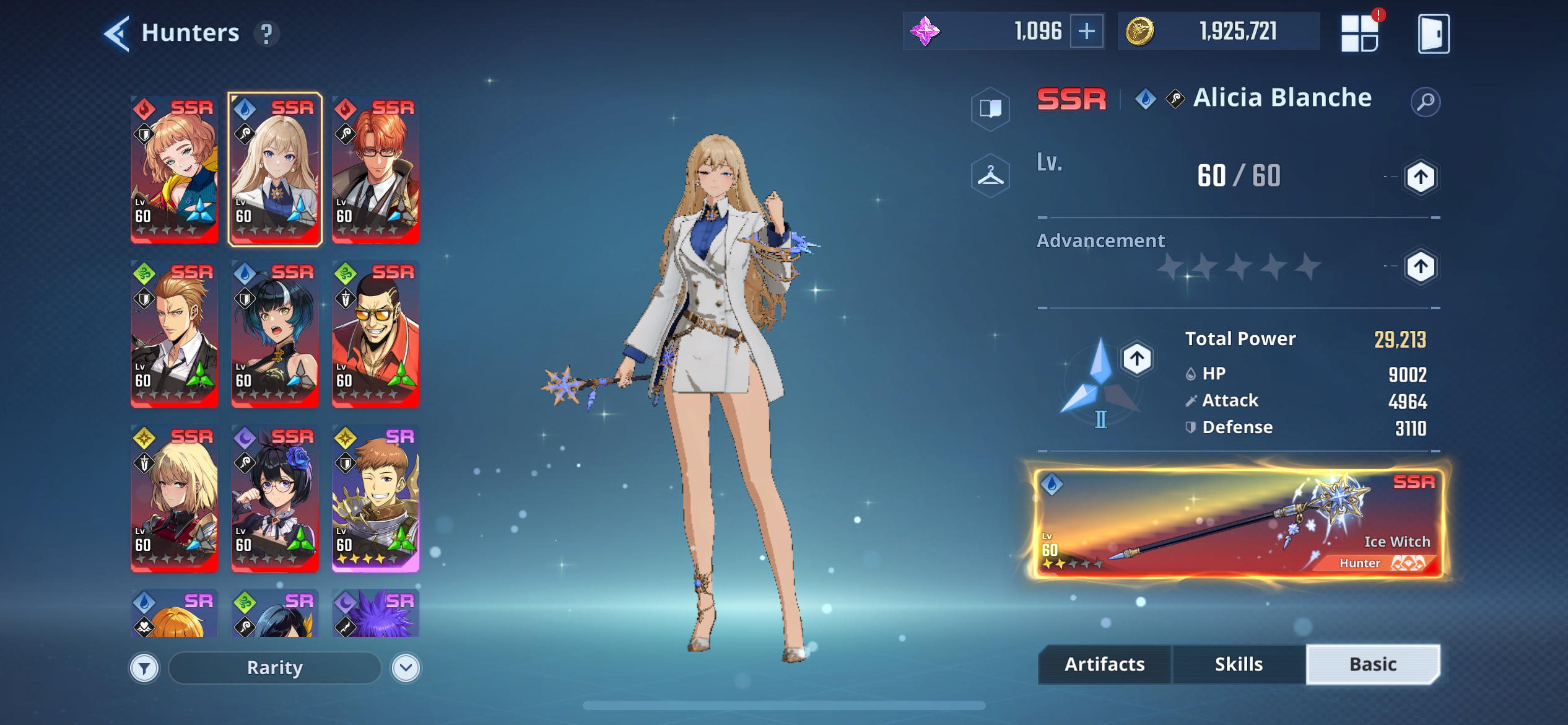Switch to the Artifacts tab
The height and width of the screenshot is (725, 1568).
pyautogui.click(x=1104, y=664)
